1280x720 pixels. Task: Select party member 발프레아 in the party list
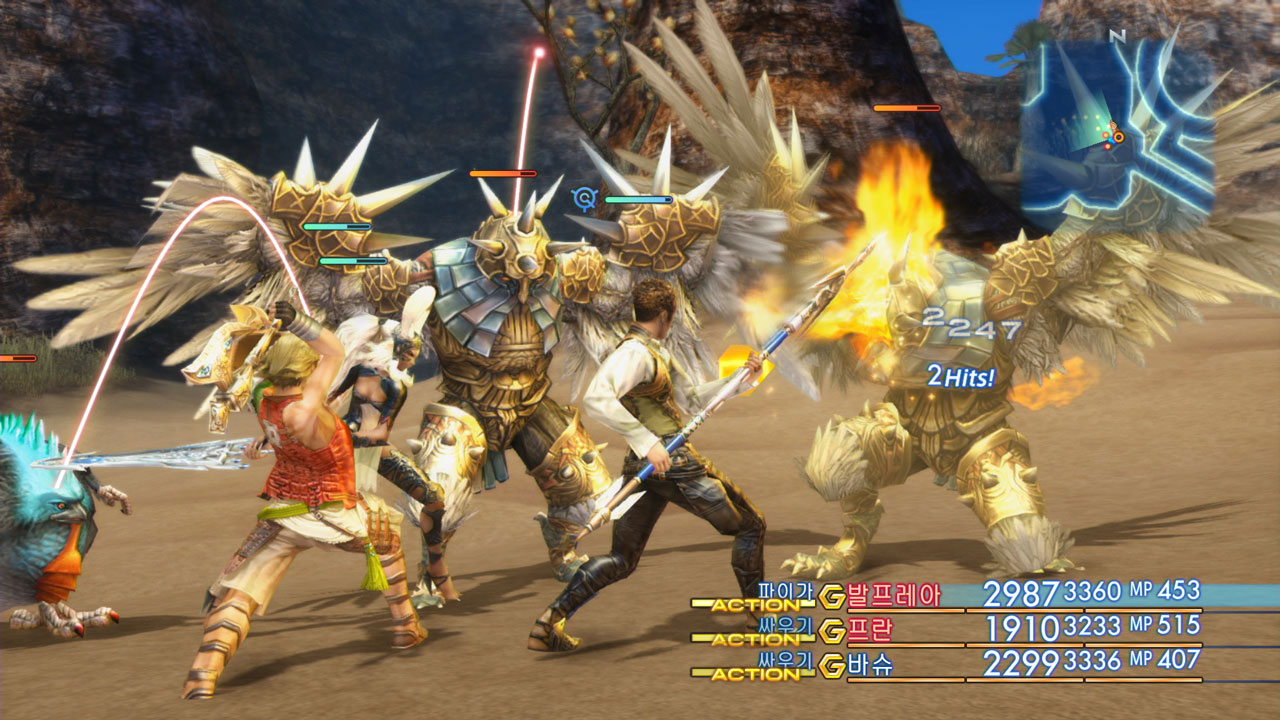[893, 596]
